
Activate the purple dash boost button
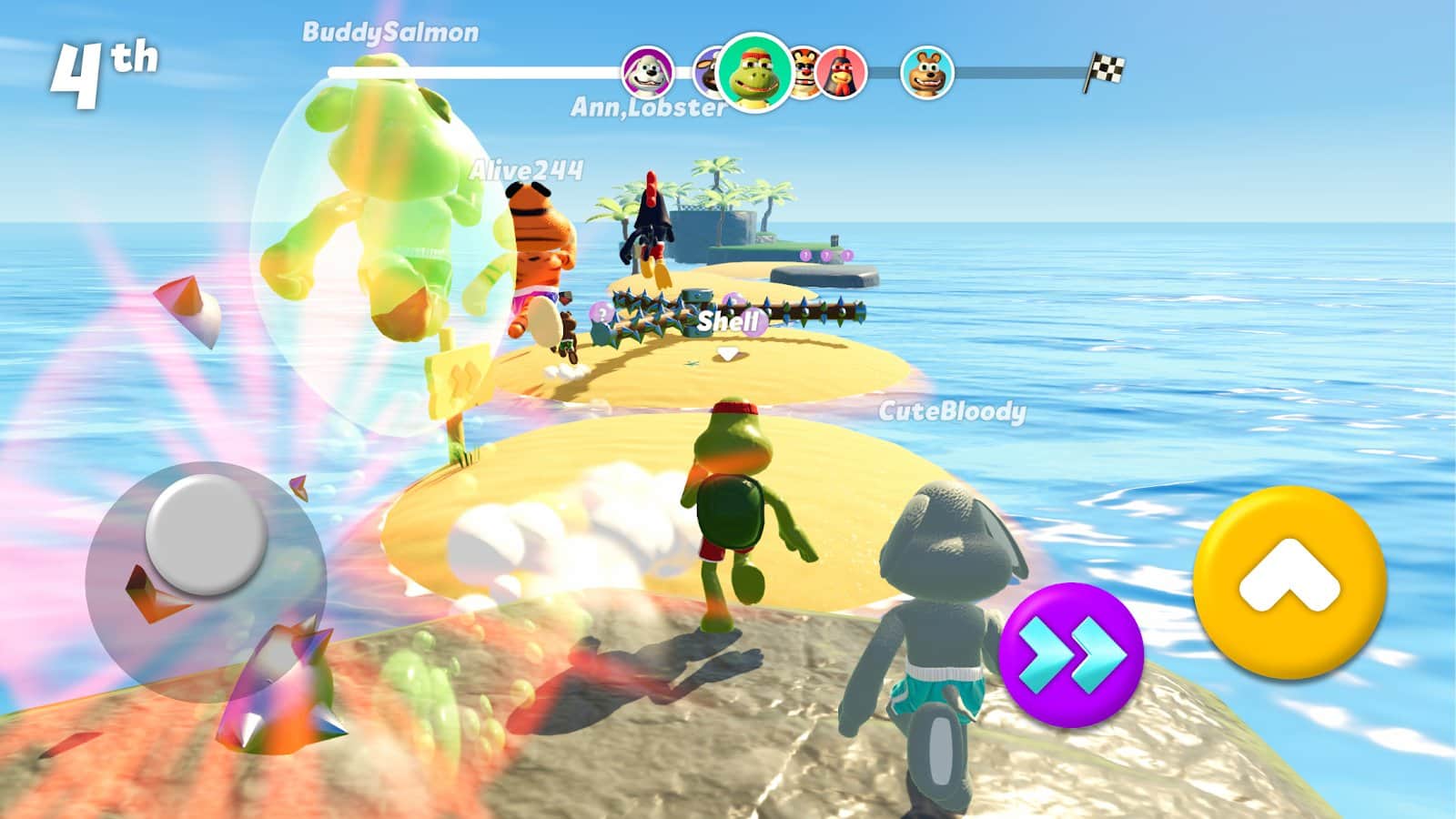point(1071,654)
